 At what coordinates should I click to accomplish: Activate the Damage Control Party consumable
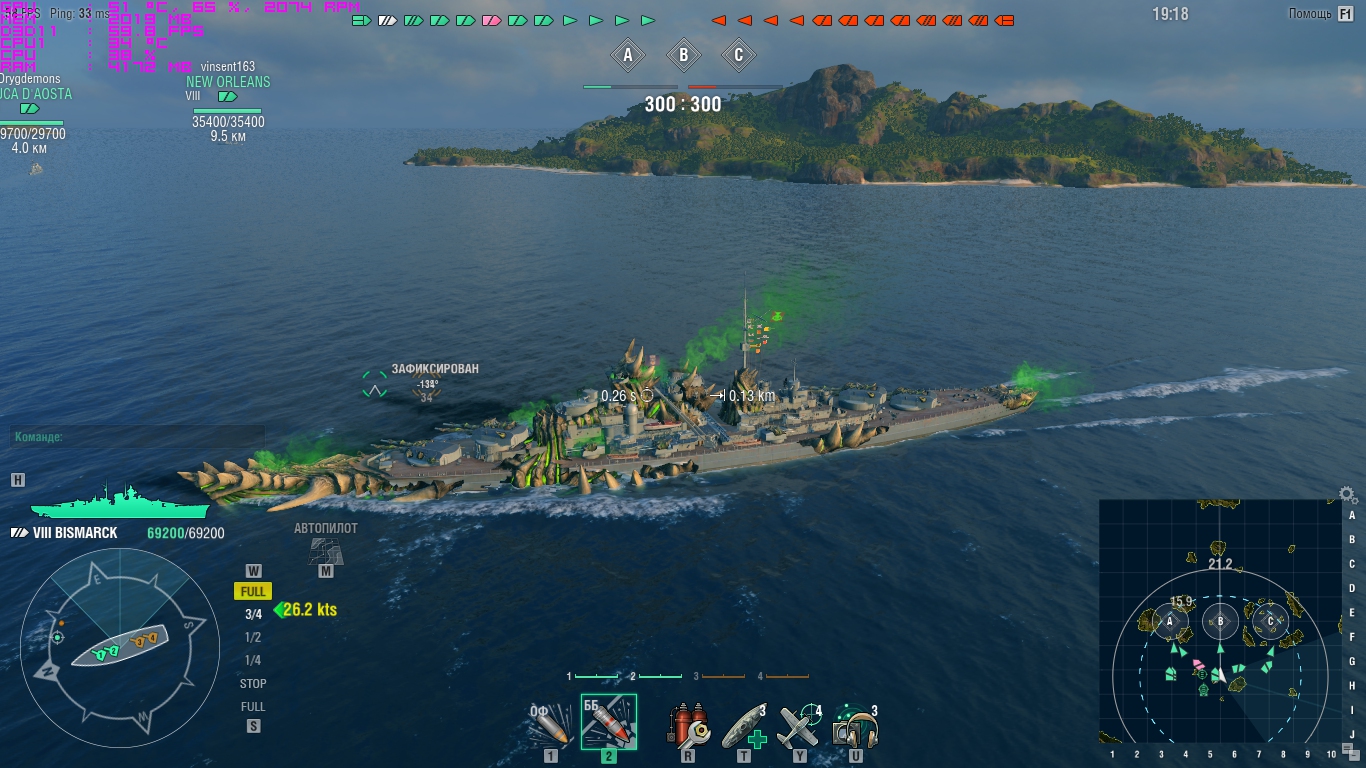[x=688, y=725]
